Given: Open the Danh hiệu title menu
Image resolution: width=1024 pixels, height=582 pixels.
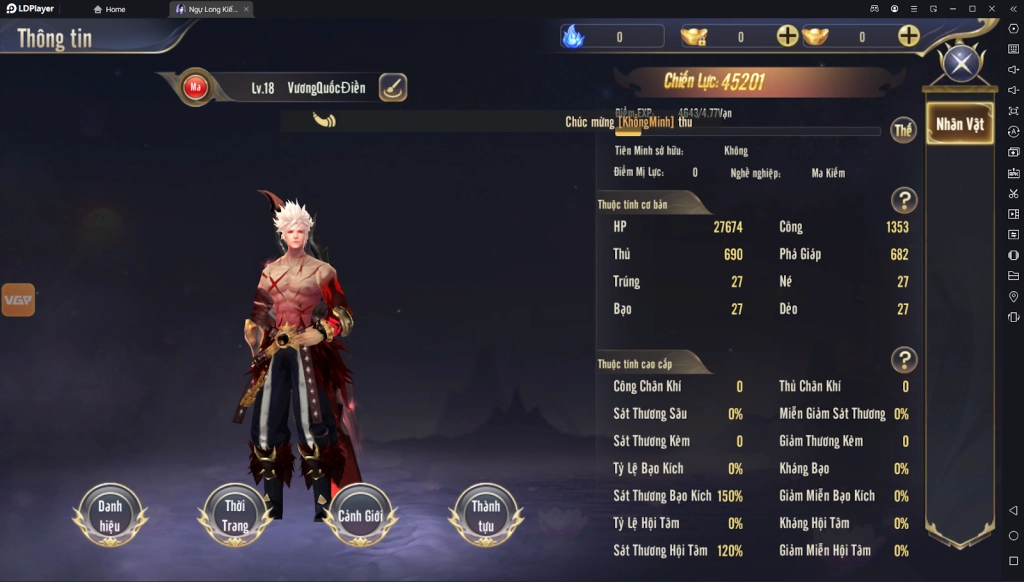Looking at the screenshot, I should [110, 514].
